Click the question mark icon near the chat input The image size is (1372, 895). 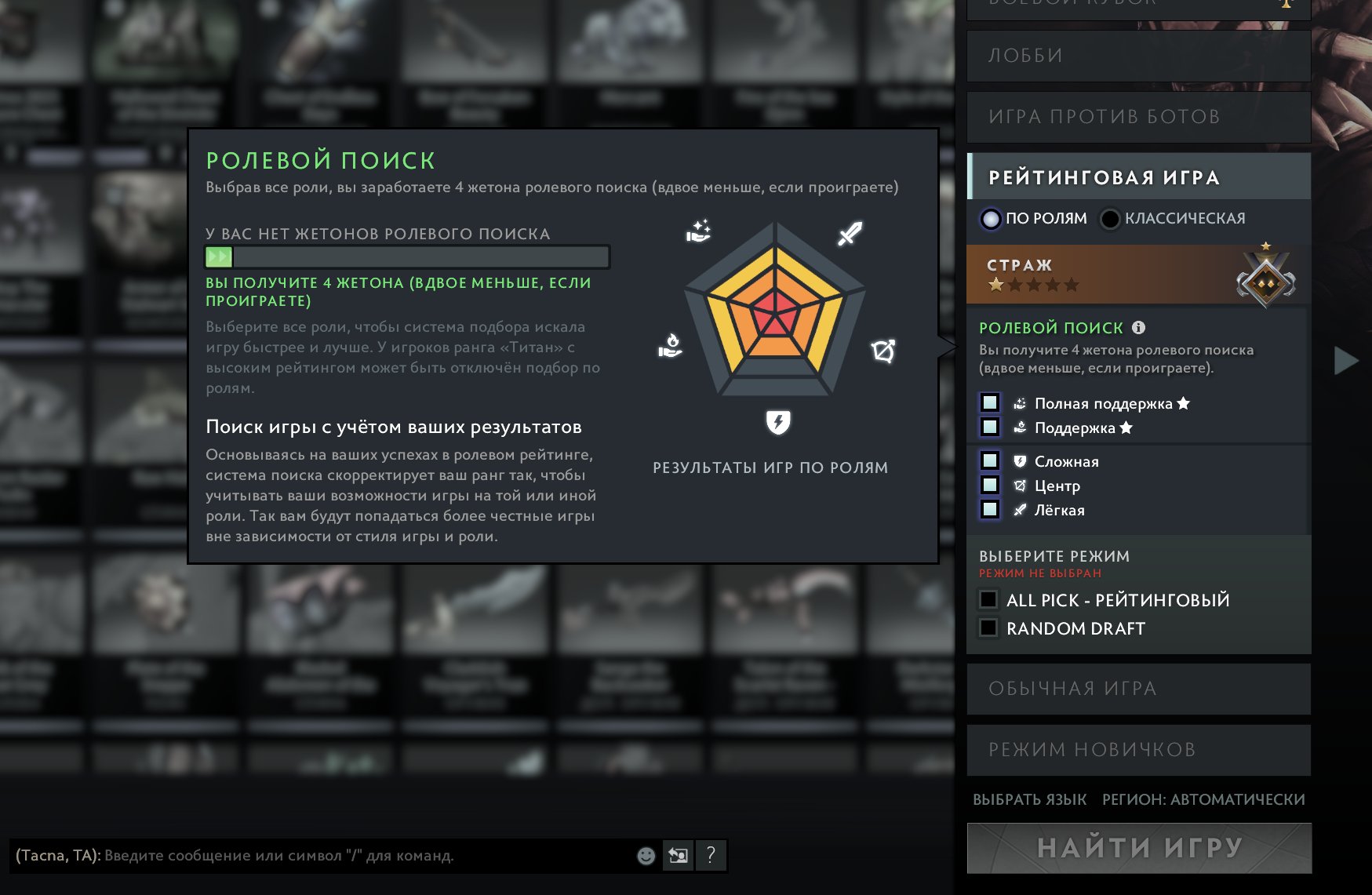coord(712,856)
